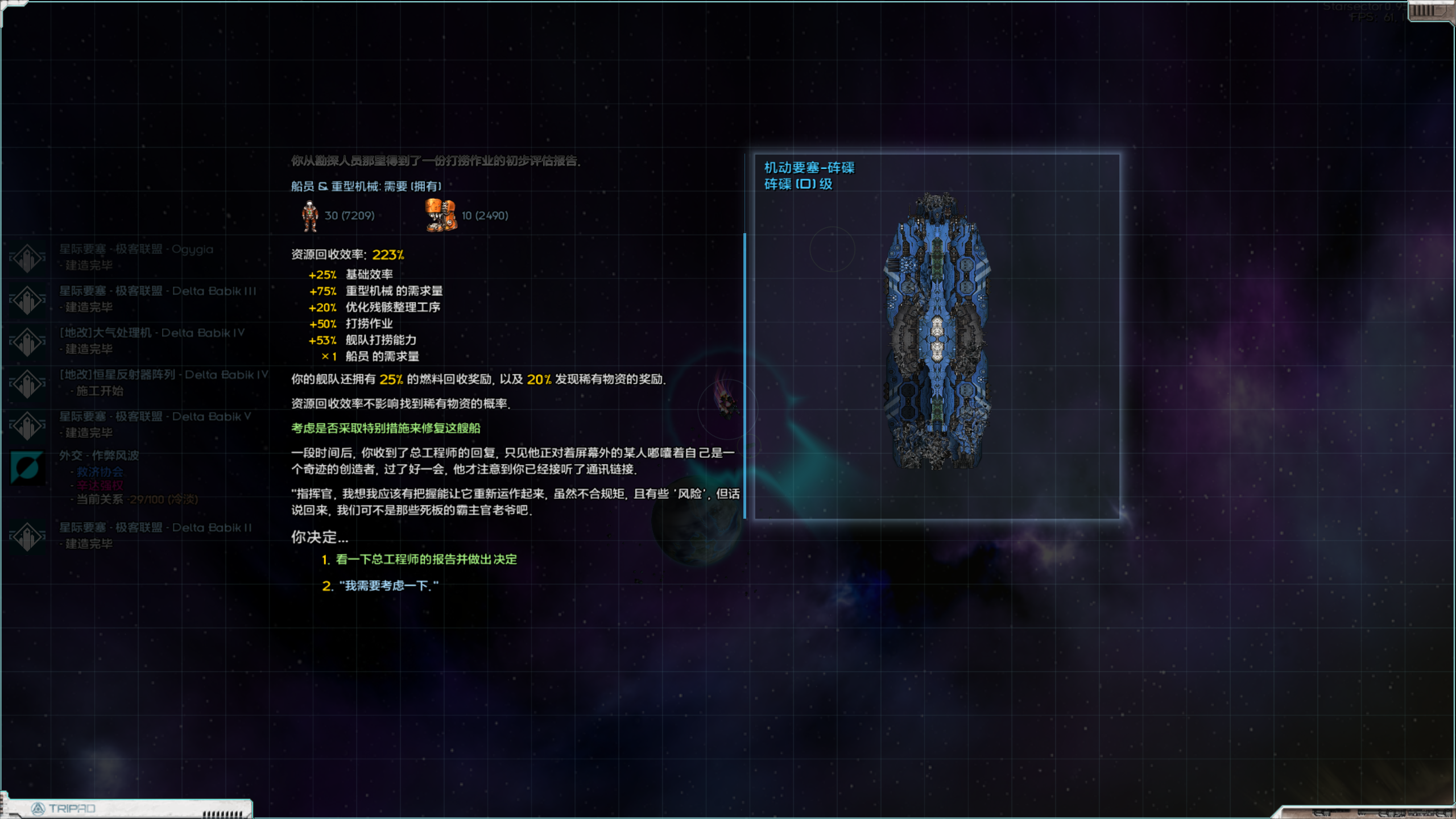Image resolution: width=1456 pixels, height=819 pixels.
Task: Click the 223% resource recovery efficiency value
Action: pos(389,255)
